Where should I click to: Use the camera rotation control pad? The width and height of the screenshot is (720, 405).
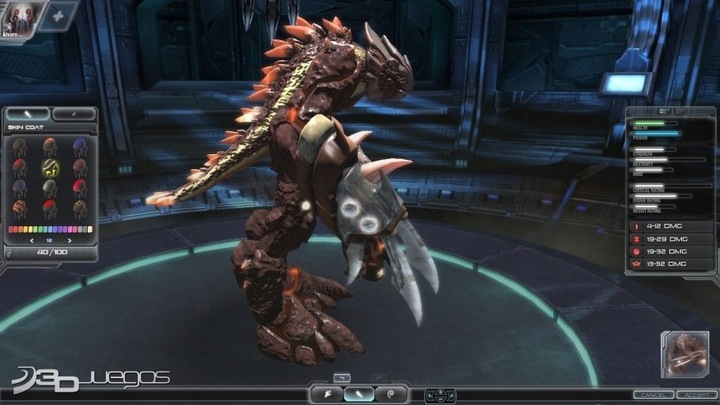point(440,395)
